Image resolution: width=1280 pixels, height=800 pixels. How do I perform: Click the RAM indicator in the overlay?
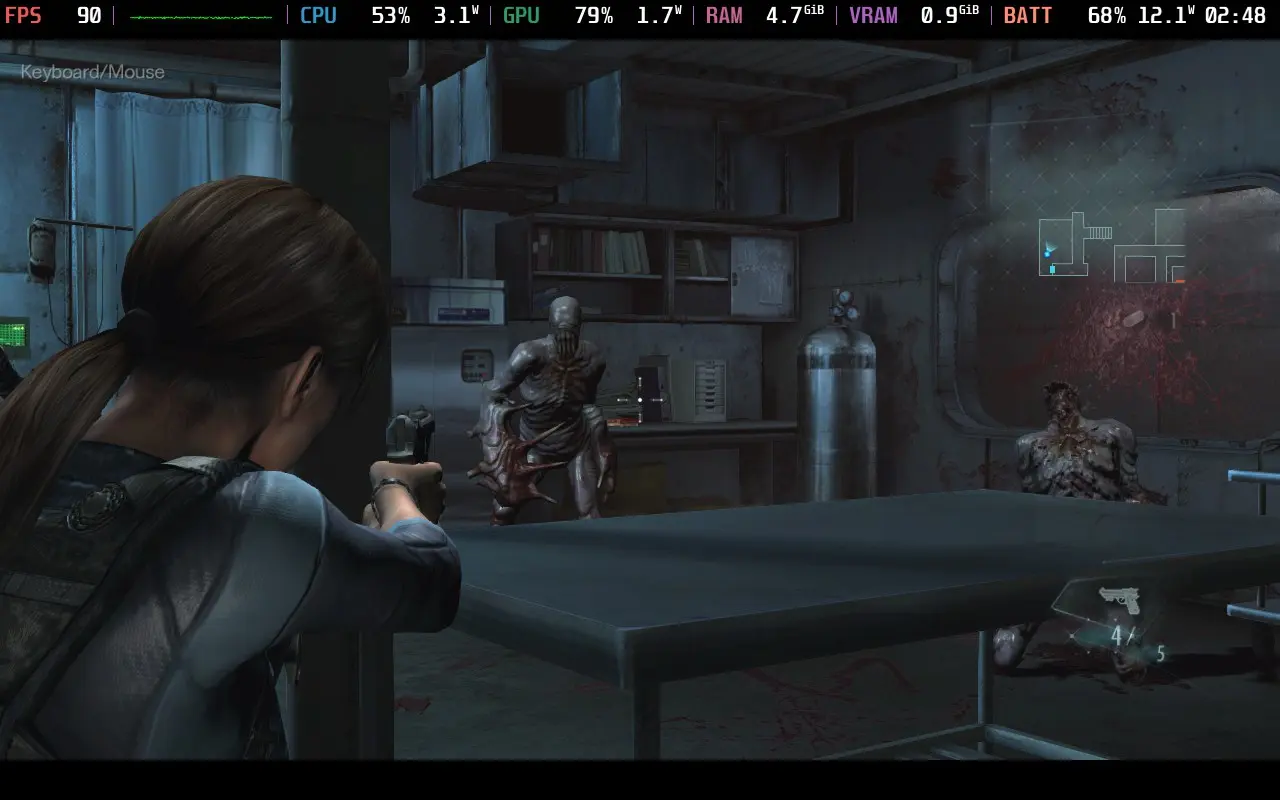coord(724,15)
